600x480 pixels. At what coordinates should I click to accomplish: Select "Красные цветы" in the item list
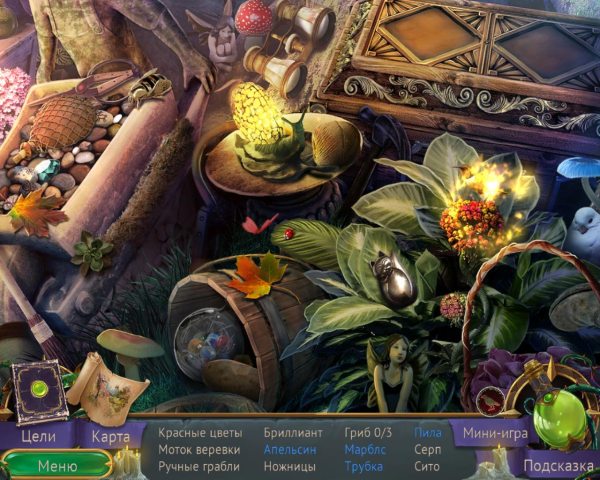tap(200, 433)
